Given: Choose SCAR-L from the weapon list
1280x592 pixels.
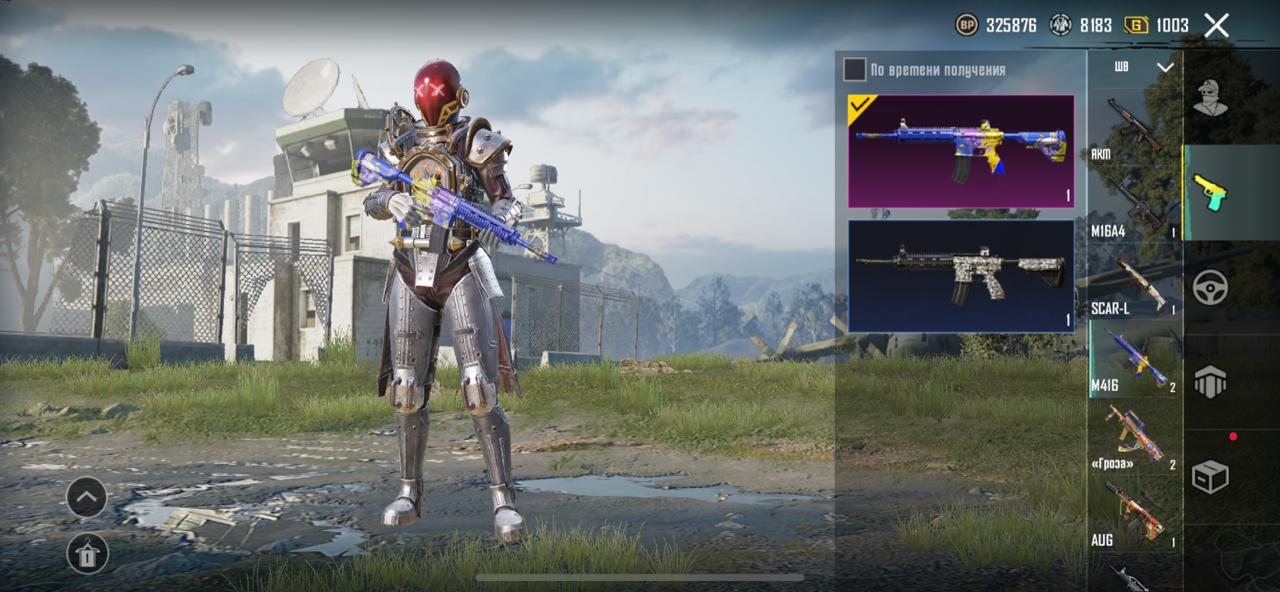Looking at the screenshot, I should coord(1134,283).
